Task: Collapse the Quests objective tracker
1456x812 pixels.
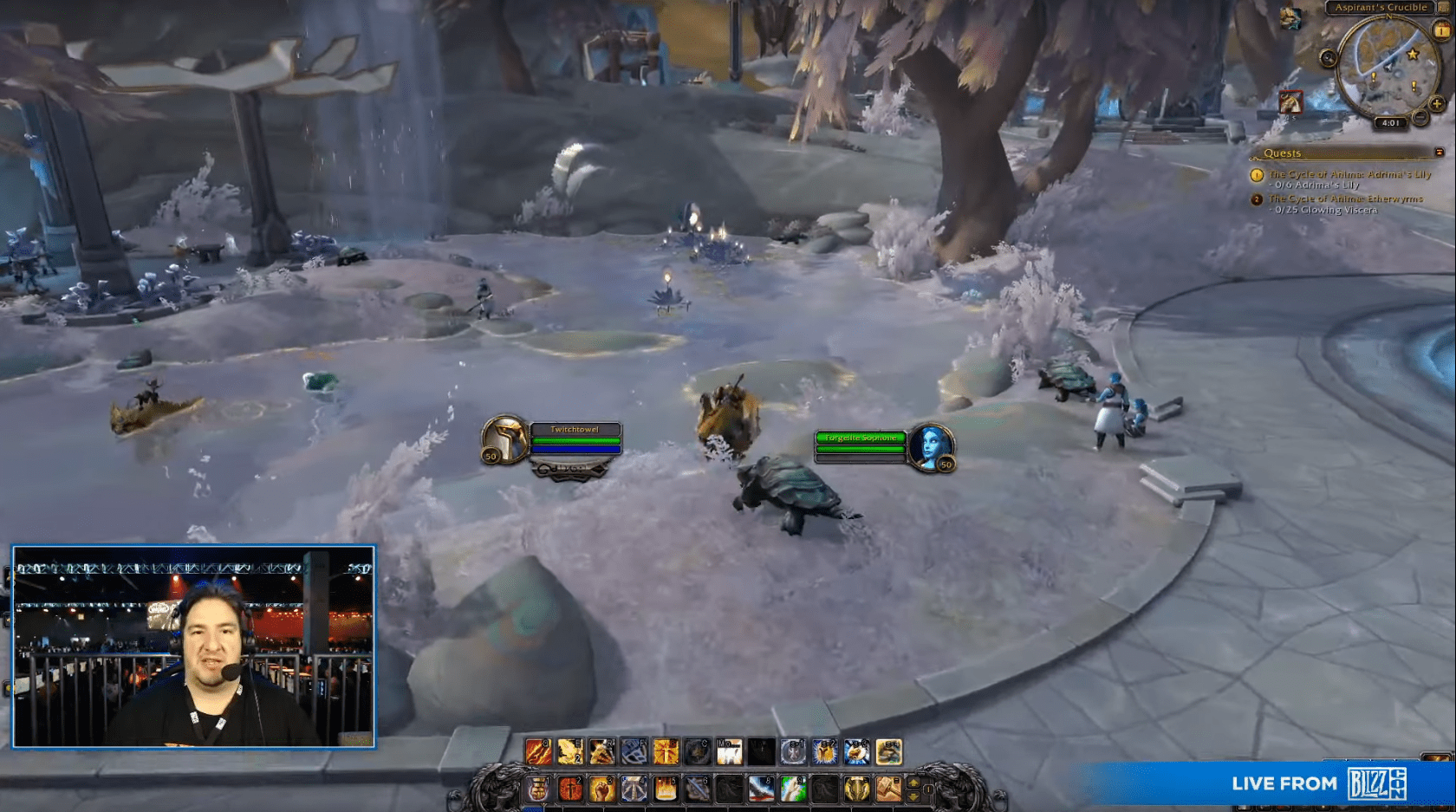Action: point(1440,153)
